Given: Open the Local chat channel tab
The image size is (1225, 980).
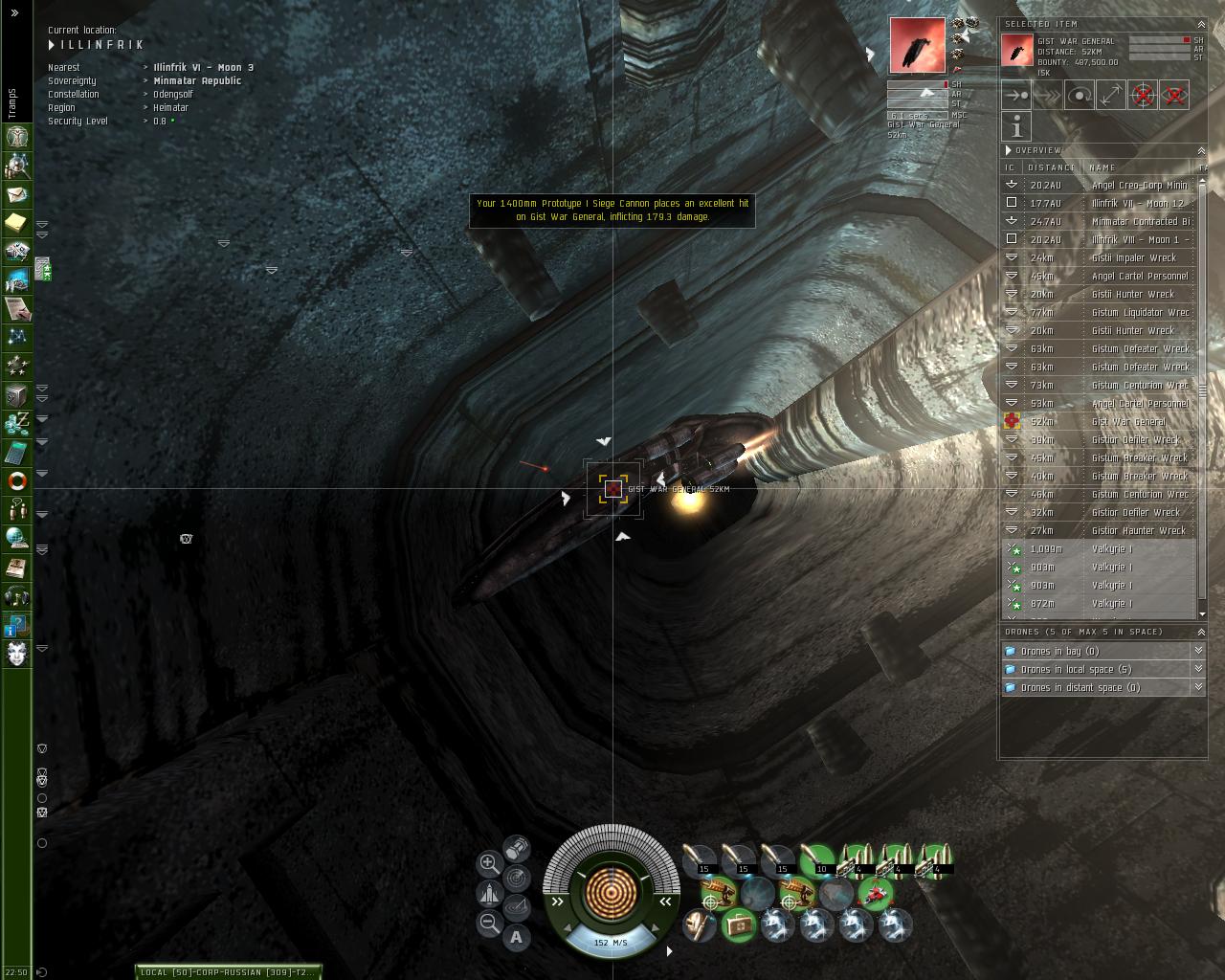Looking at the screenshot, I should pyautogui.click(x=227, y=972).
